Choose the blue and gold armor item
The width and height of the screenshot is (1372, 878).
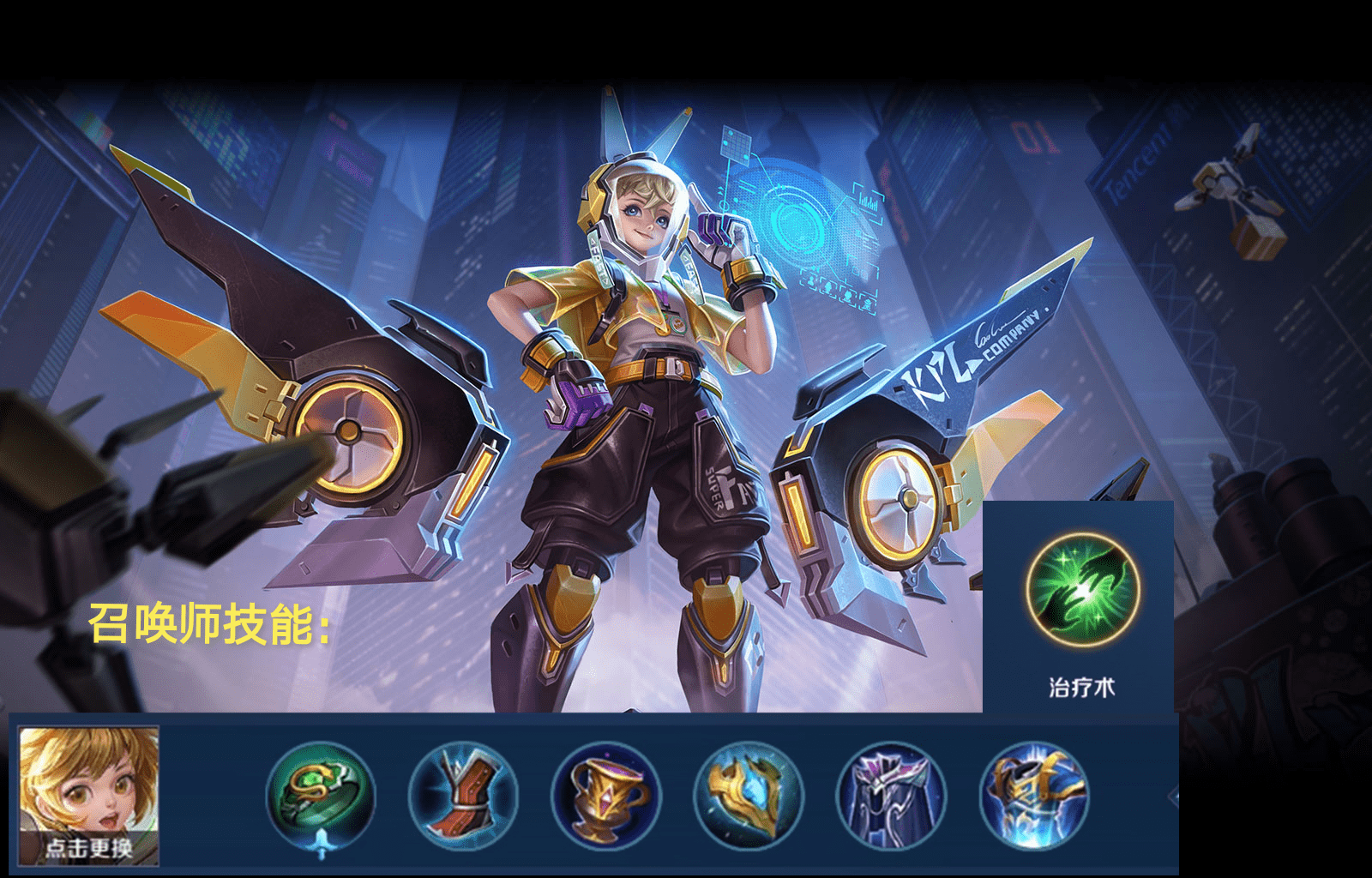click(1034, 795)
